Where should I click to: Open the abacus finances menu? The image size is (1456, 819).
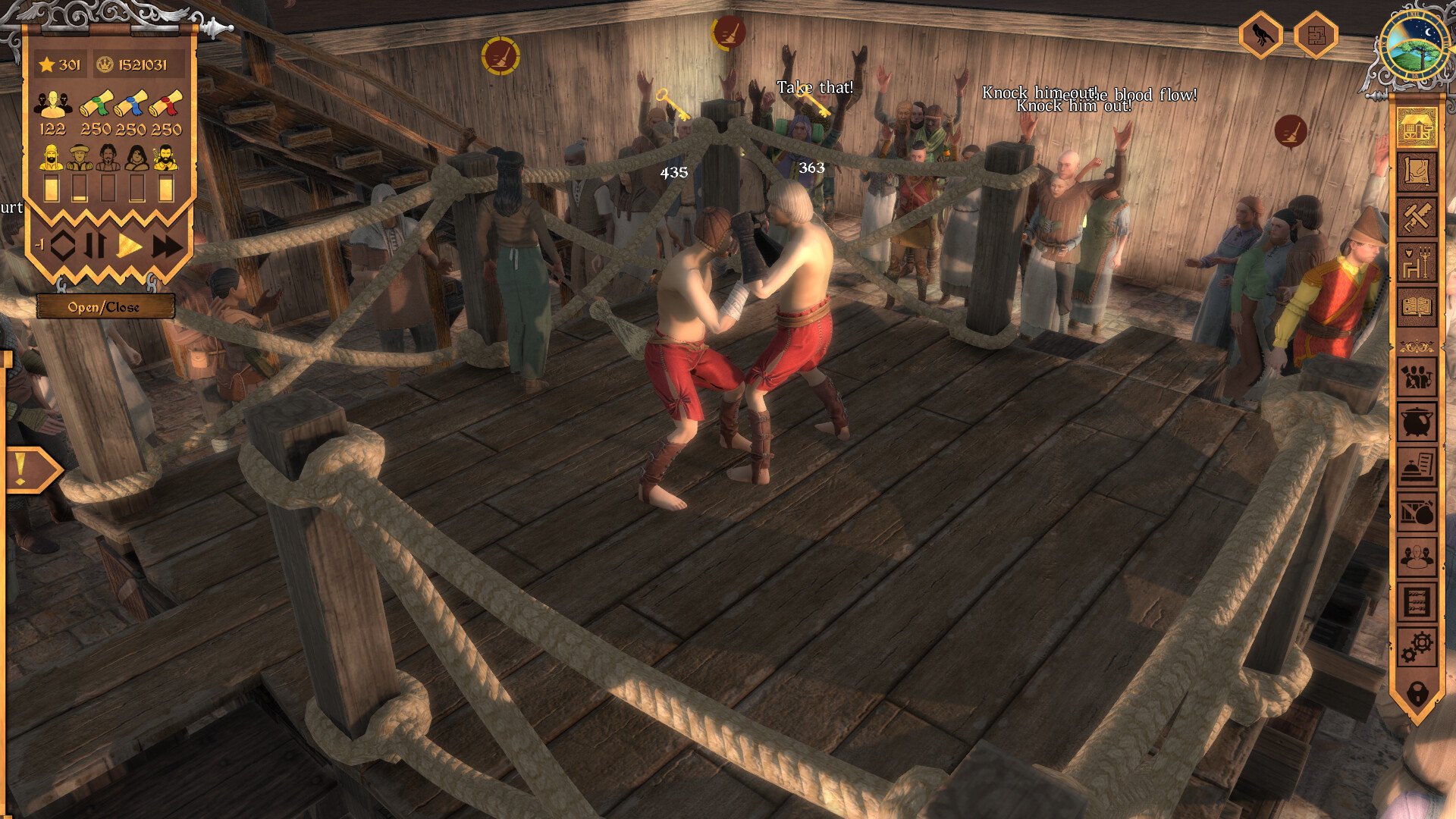tap(1416, 603)
